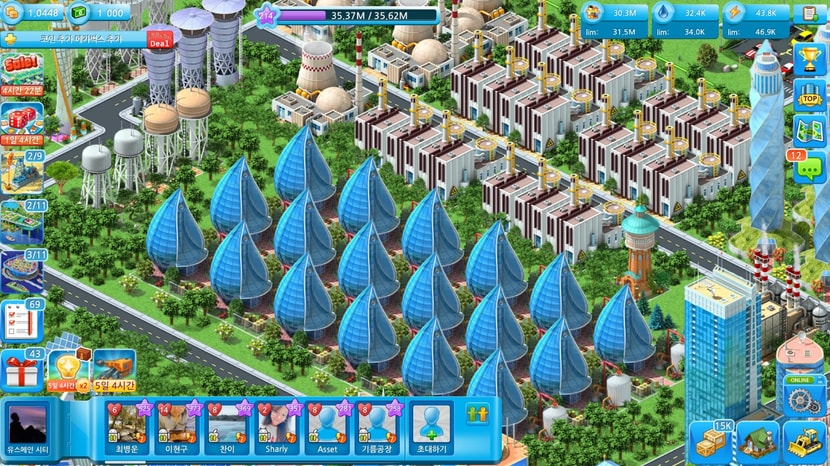
Task: Open the map button
Action: [x=808, y=131]
